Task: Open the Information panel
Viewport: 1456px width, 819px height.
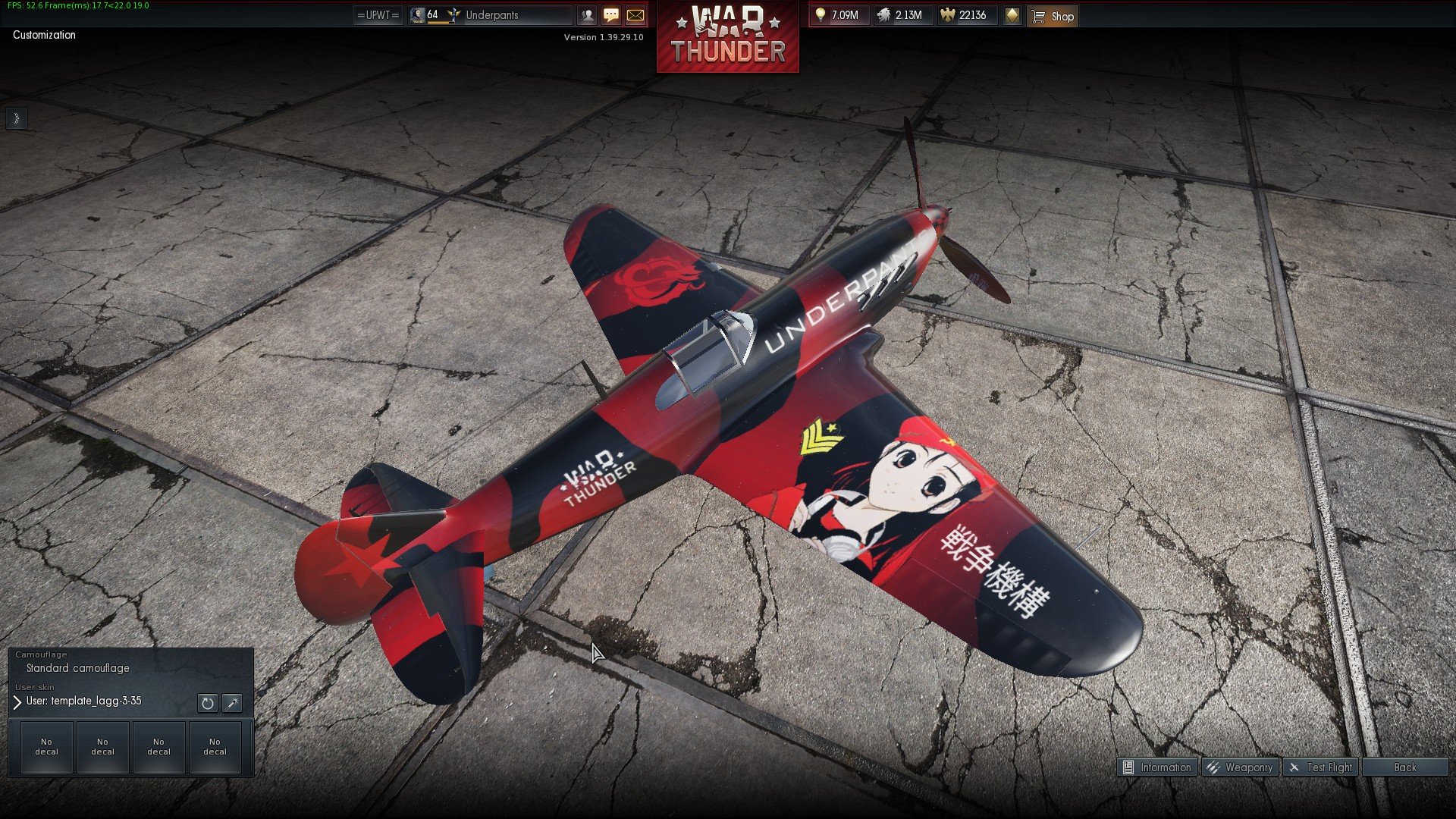Action: pos(1157,767)
